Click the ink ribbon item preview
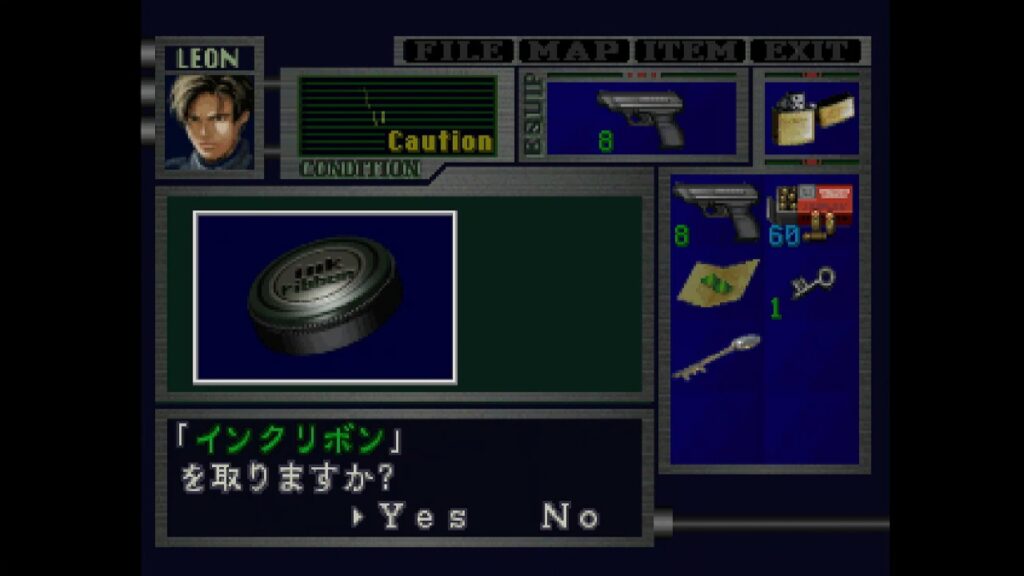 [x=325, y=297]
